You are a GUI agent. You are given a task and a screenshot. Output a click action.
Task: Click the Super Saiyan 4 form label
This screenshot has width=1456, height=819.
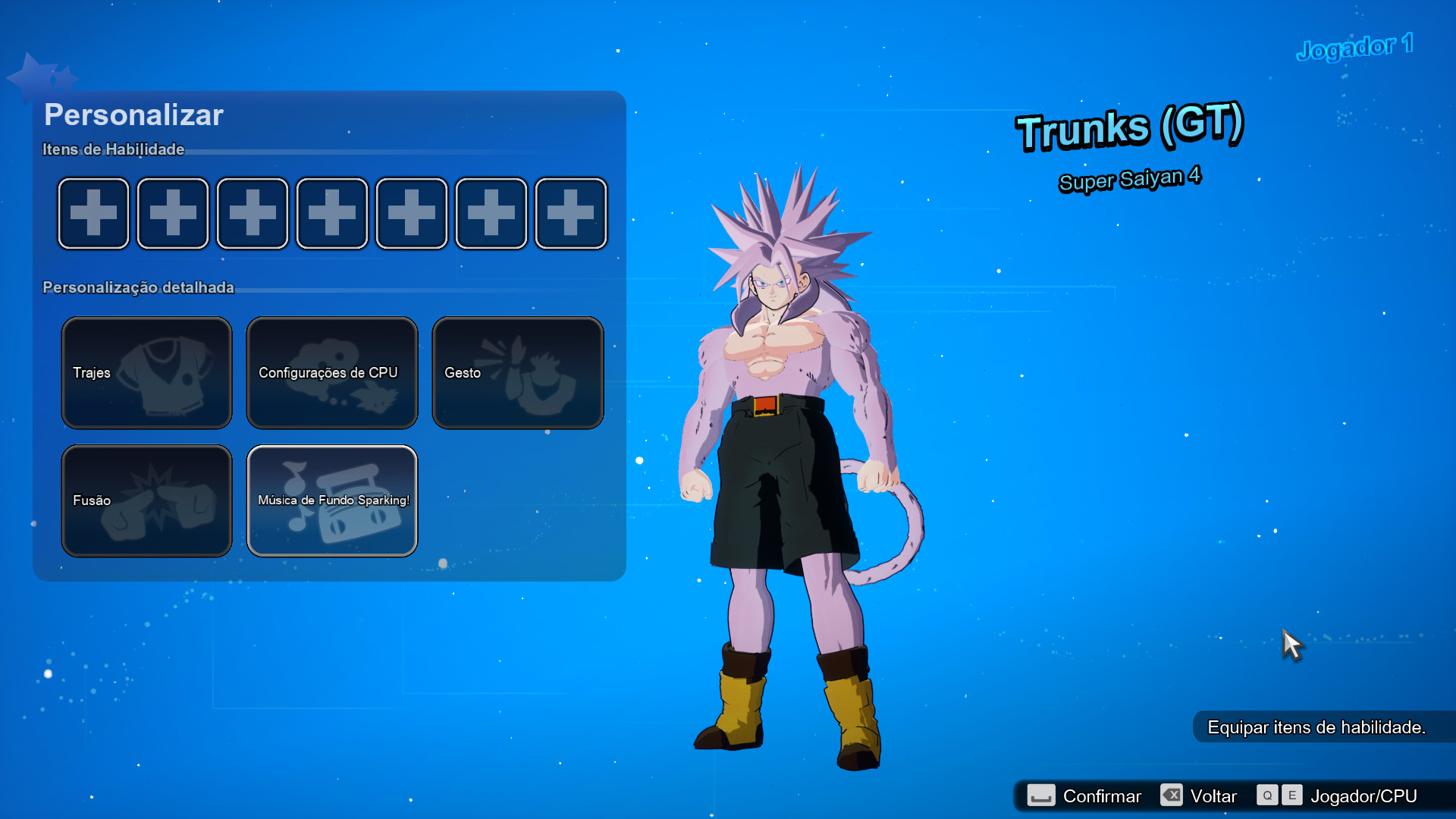1129,177
